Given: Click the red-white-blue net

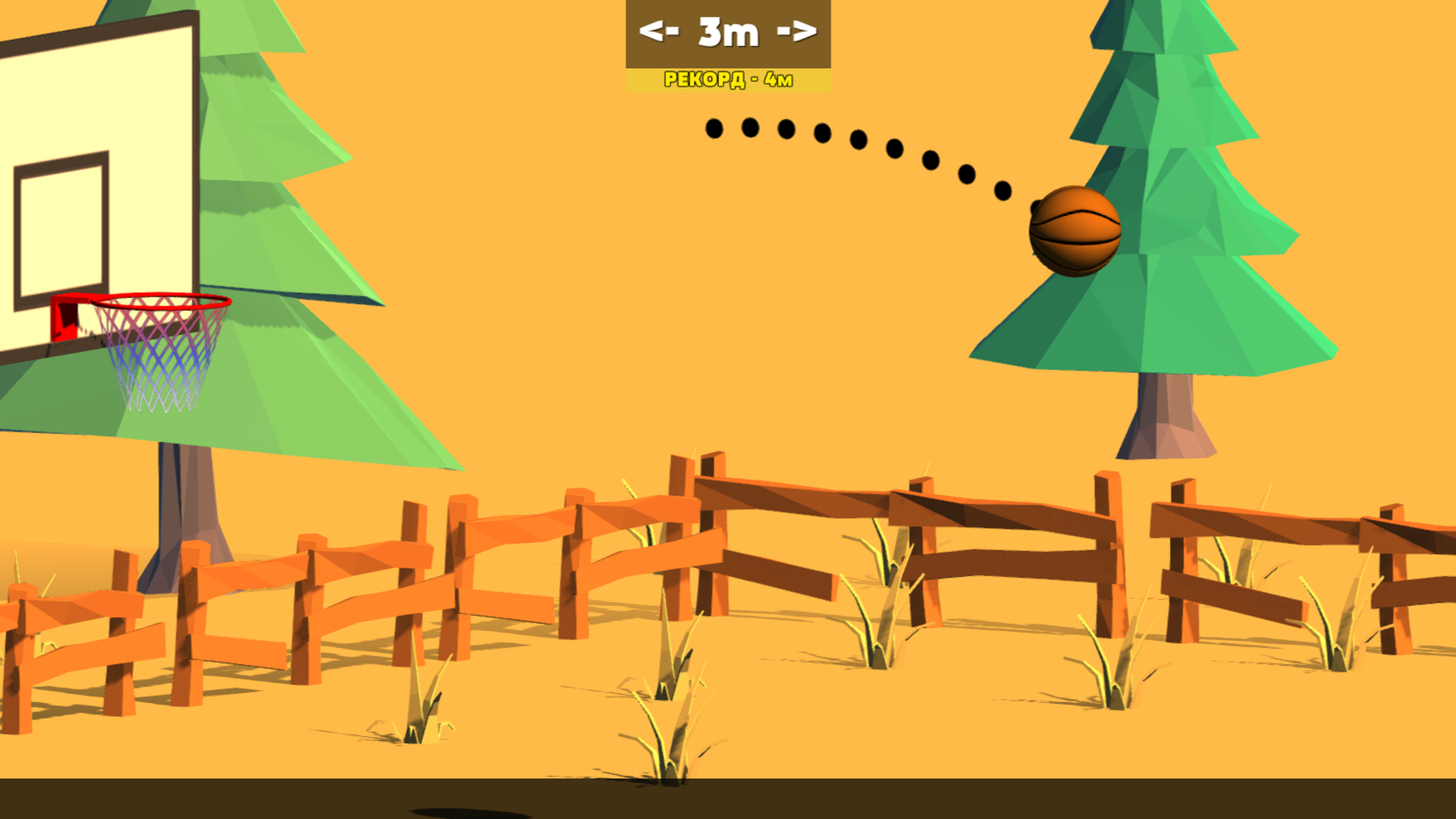Looking at the screenshot, I should (155, 356).
